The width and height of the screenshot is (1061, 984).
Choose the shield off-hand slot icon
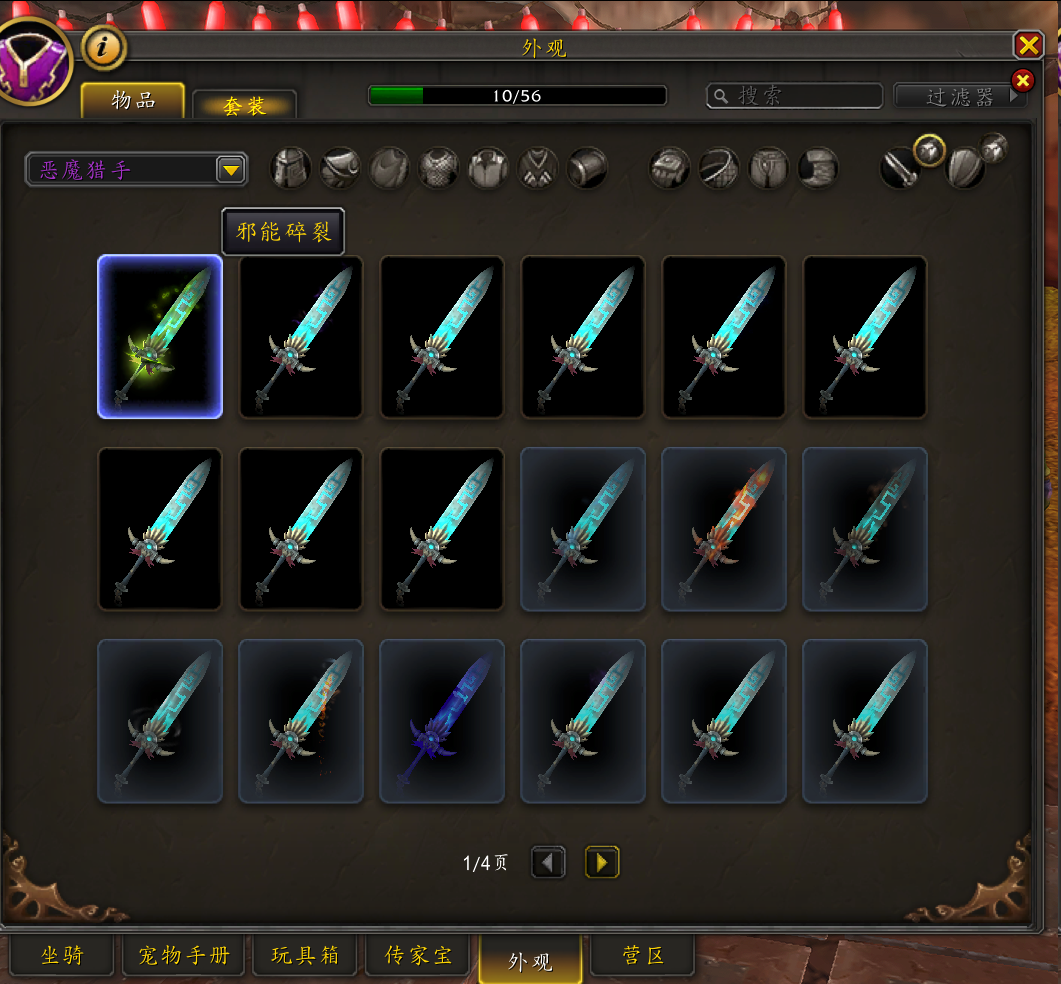pos(965,168)
